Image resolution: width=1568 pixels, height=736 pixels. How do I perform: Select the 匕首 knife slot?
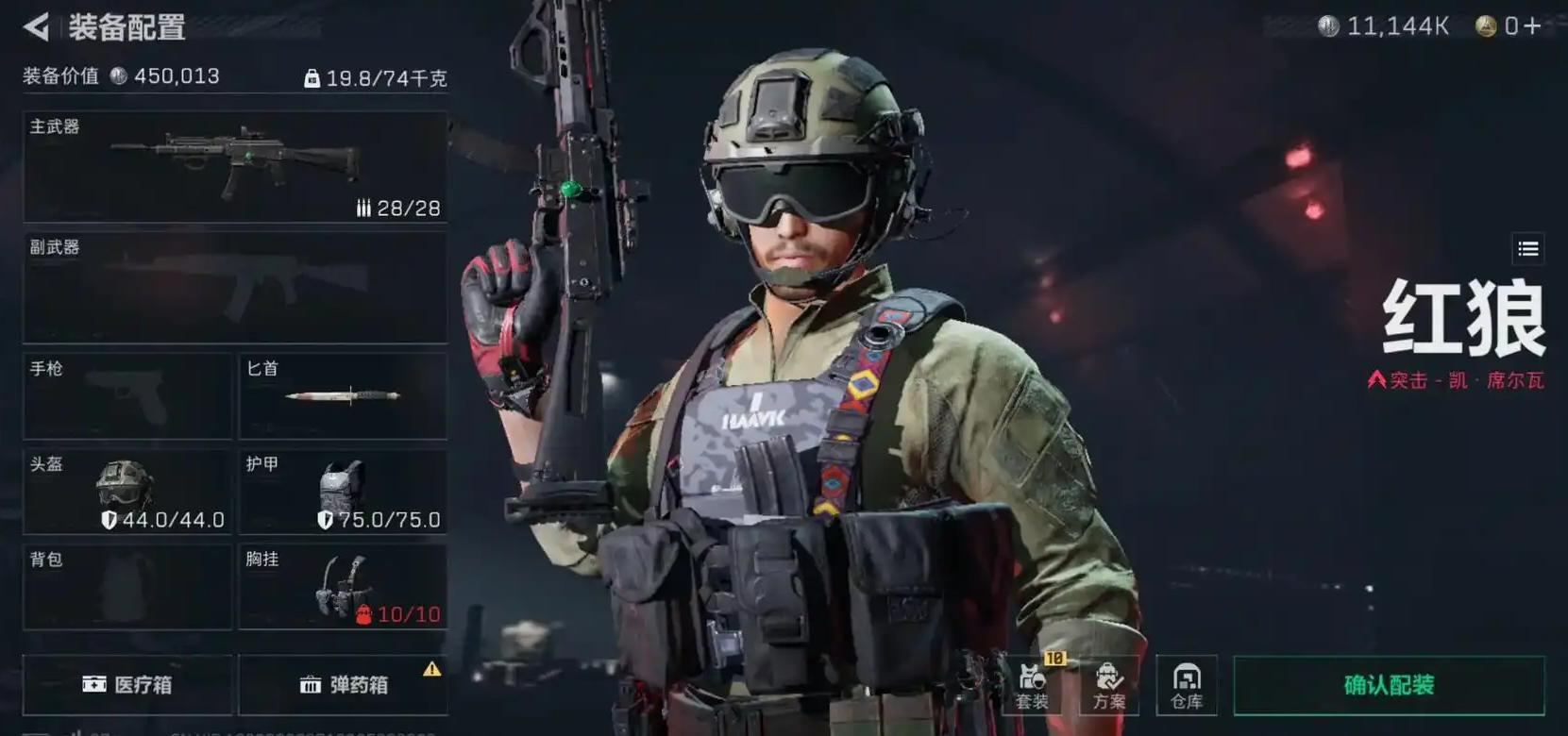click(343, 396)
